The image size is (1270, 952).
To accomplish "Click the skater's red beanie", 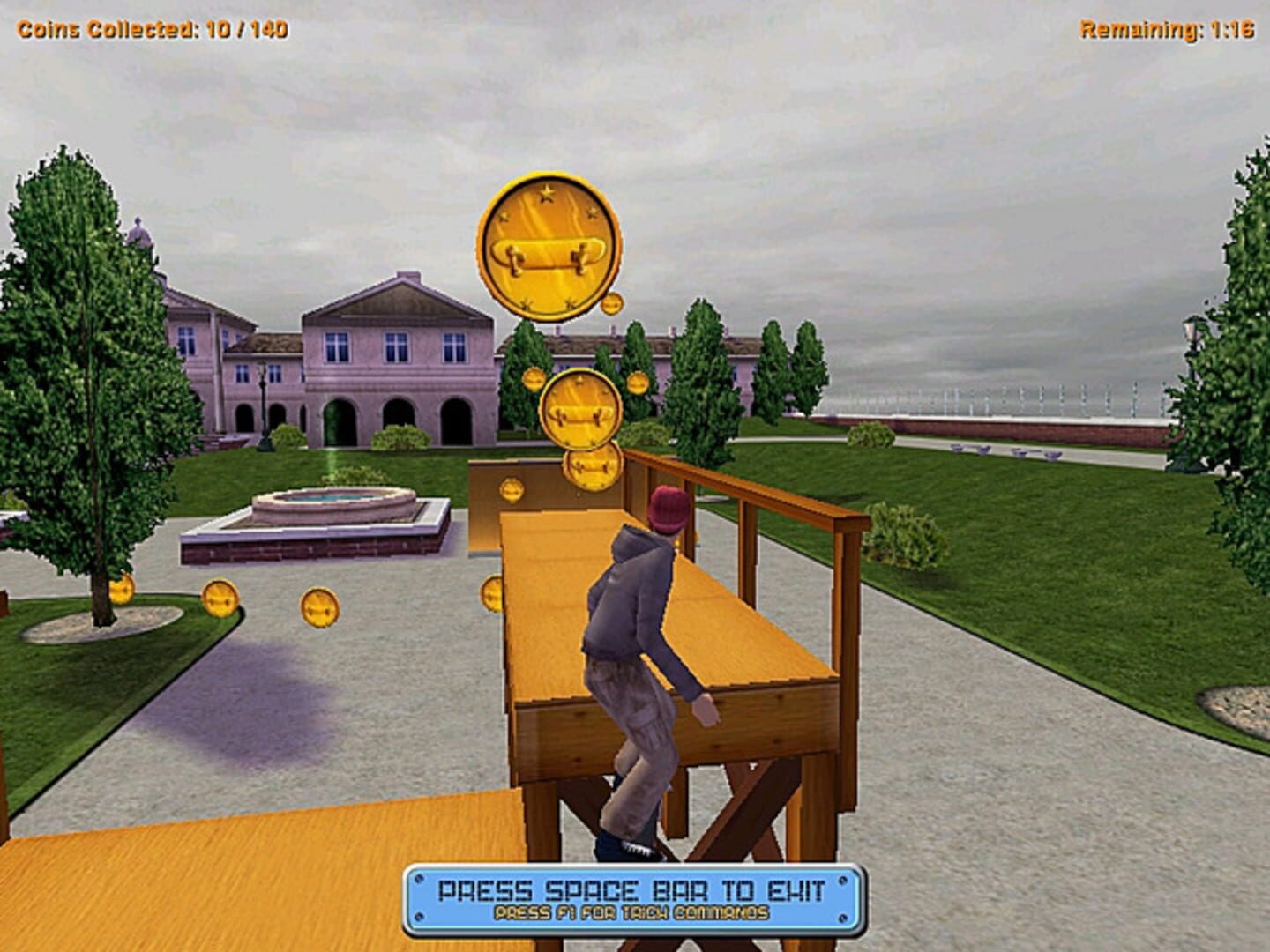I will click(670, 509).
